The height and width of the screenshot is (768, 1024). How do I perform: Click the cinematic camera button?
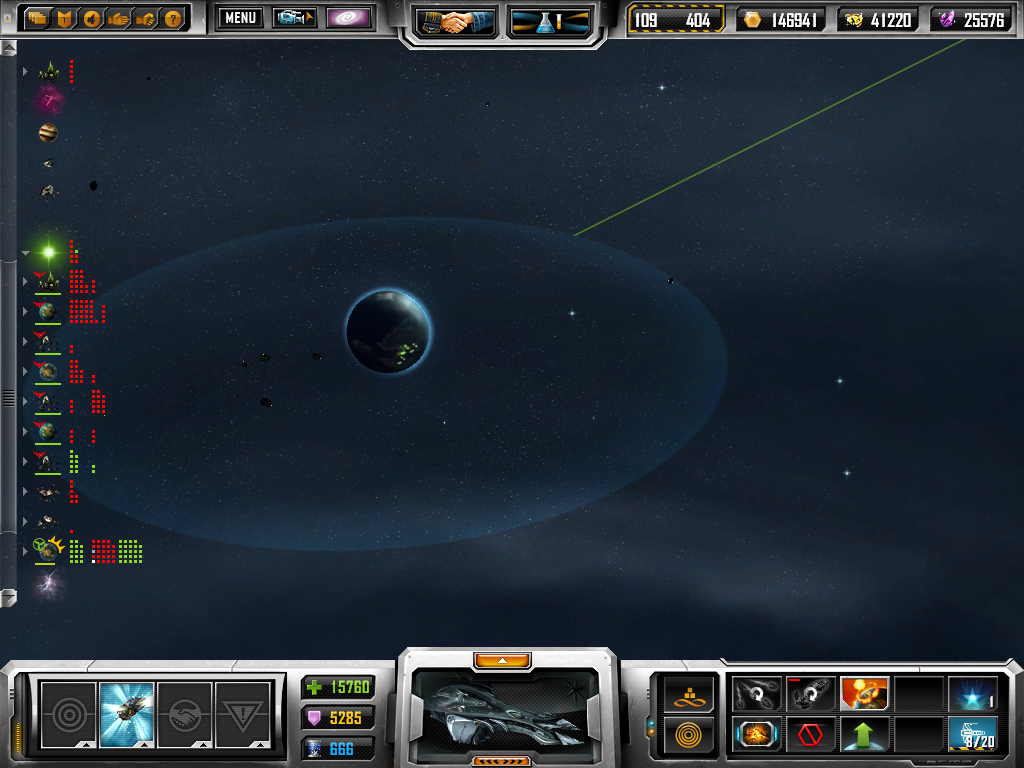295,18
